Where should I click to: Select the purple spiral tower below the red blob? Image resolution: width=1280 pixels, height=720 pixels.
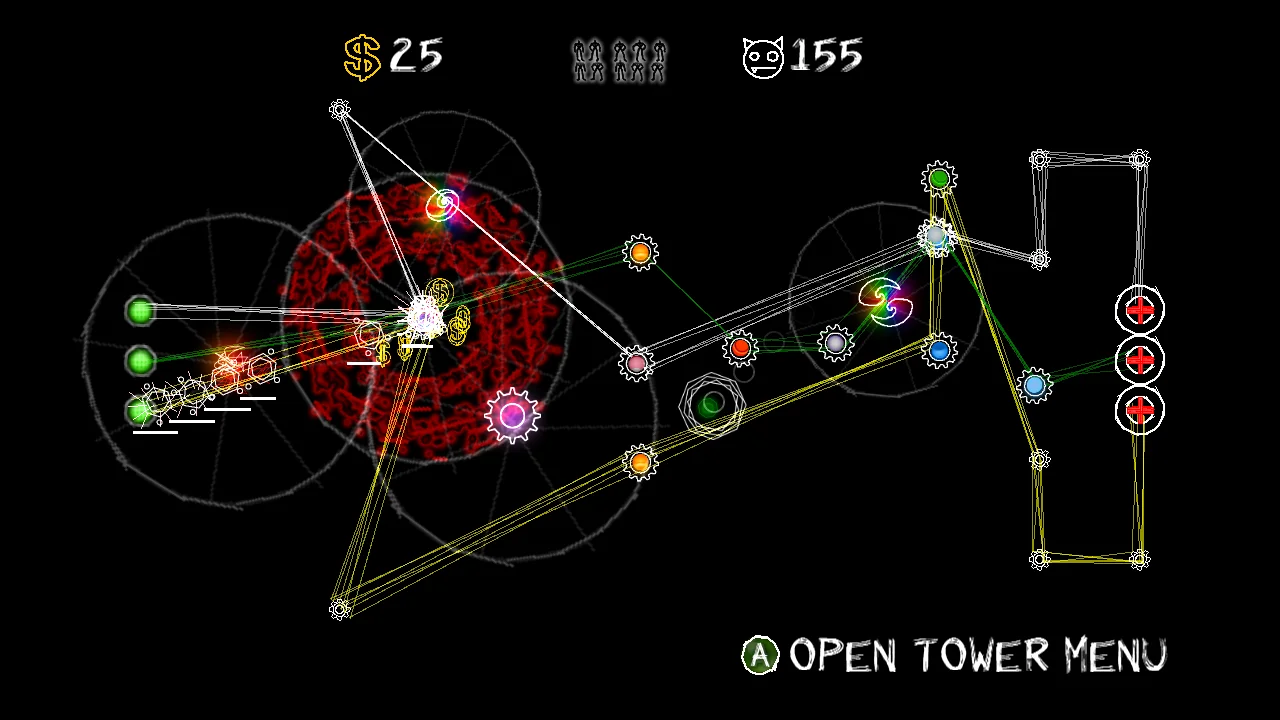click(x=511, y=414)
